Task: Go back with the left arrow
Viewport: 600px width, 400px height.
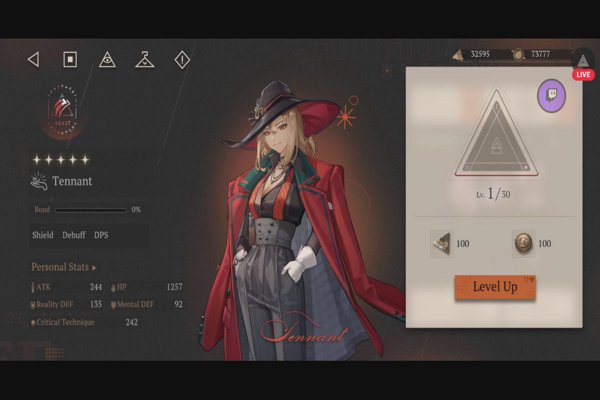Action: (33, 60)
